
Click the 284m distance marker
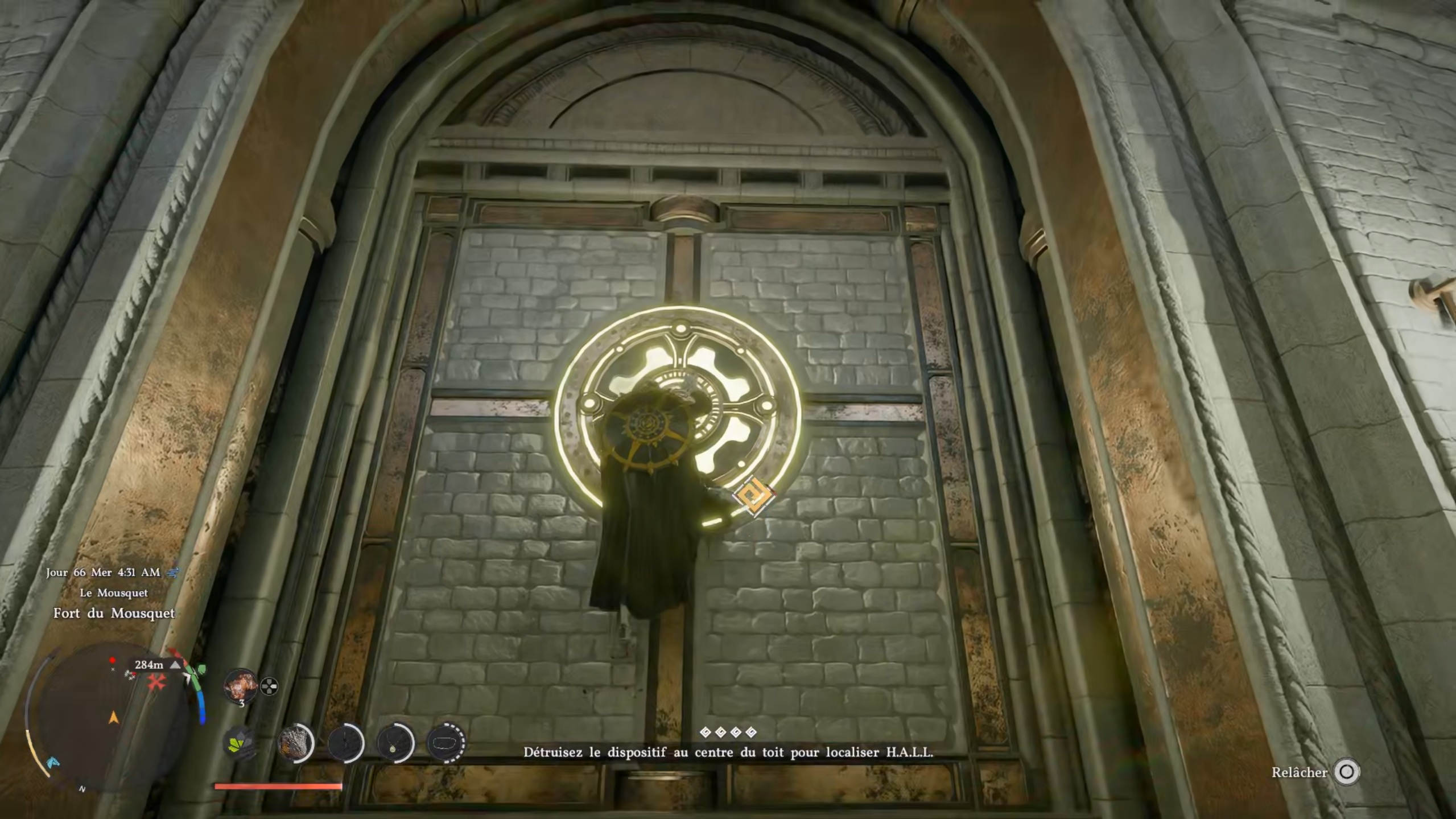click(149, 665)
